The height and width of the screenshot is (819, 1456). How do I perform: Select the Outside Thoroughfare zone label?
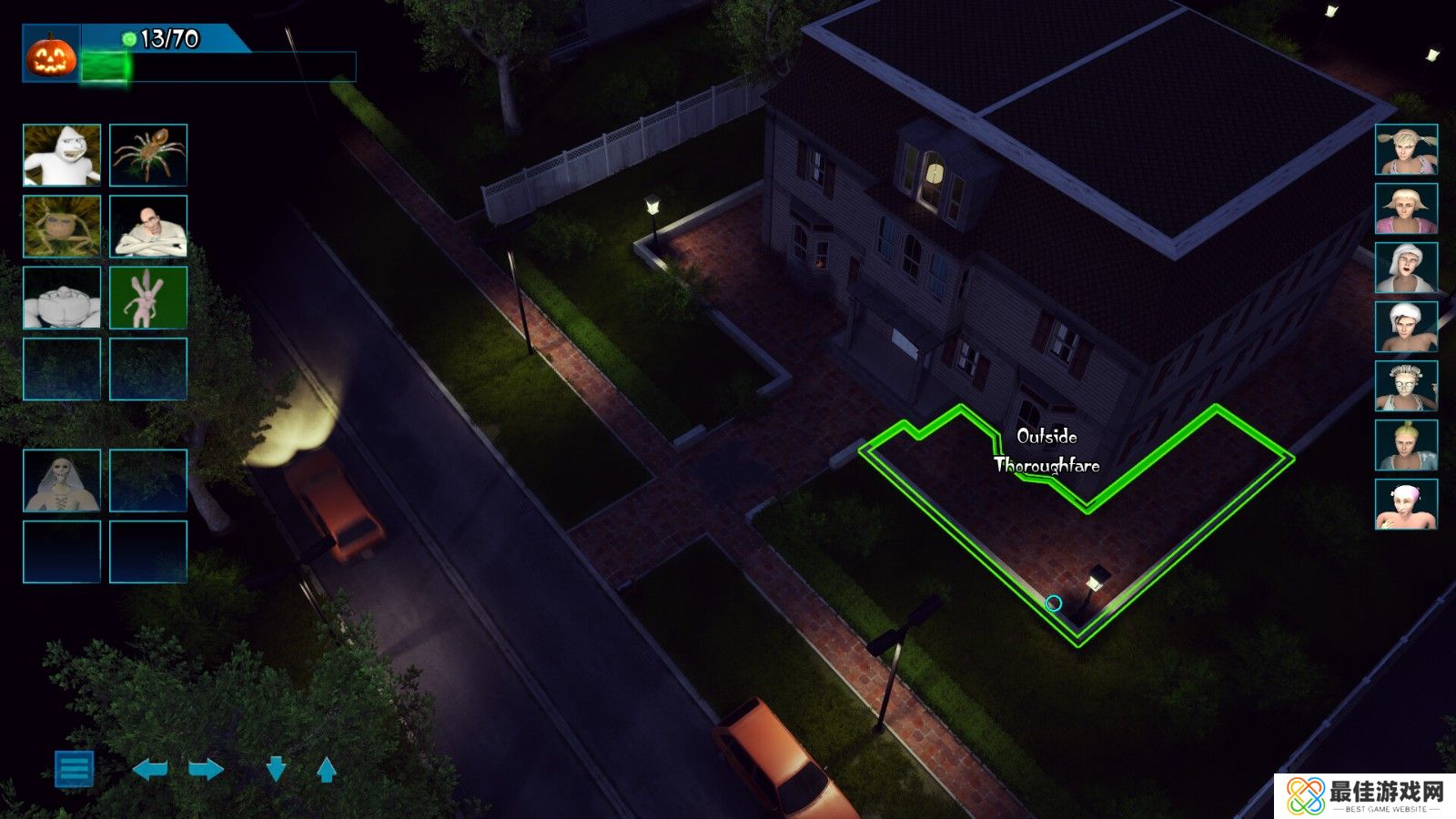coord(1046,451)
